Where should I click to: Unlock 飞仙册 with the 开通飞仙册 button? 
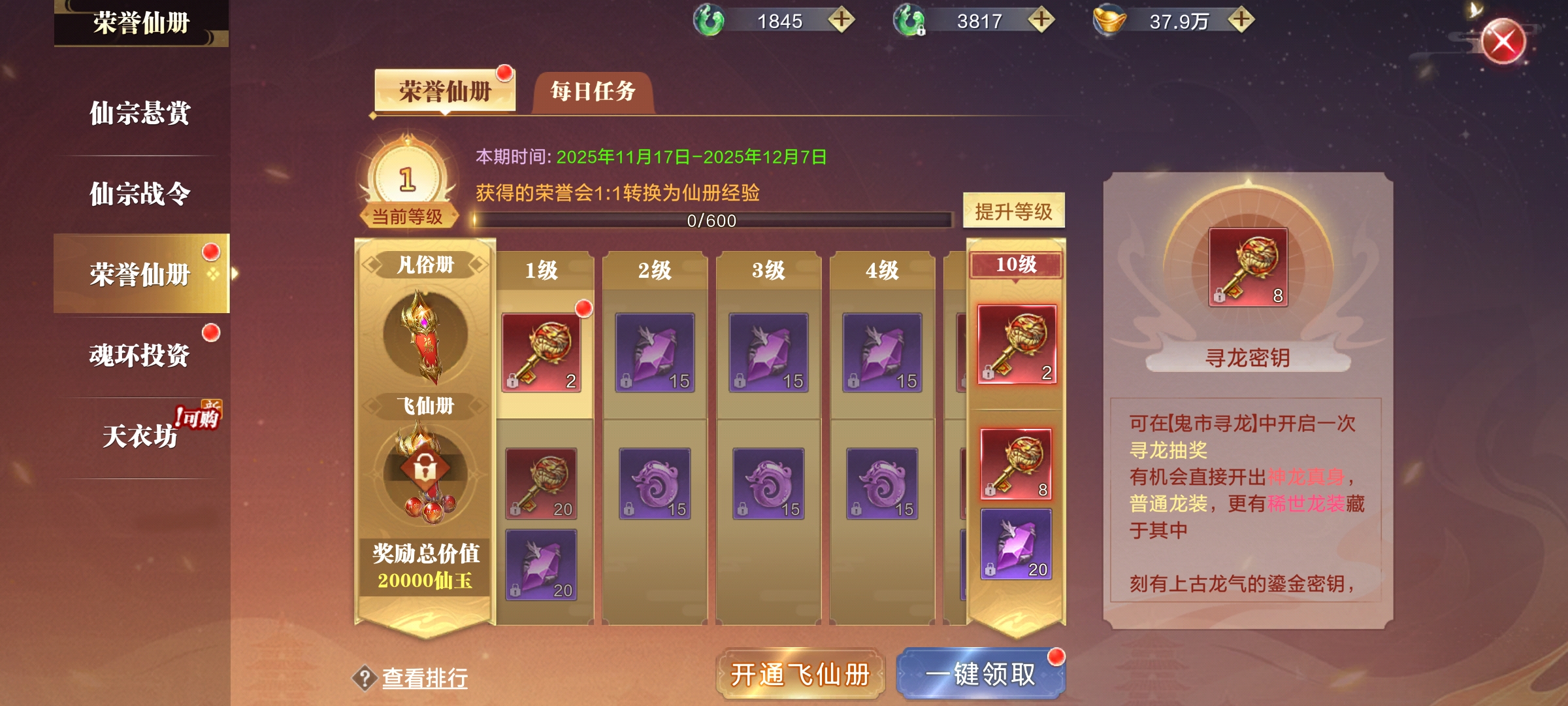(800, 674)
